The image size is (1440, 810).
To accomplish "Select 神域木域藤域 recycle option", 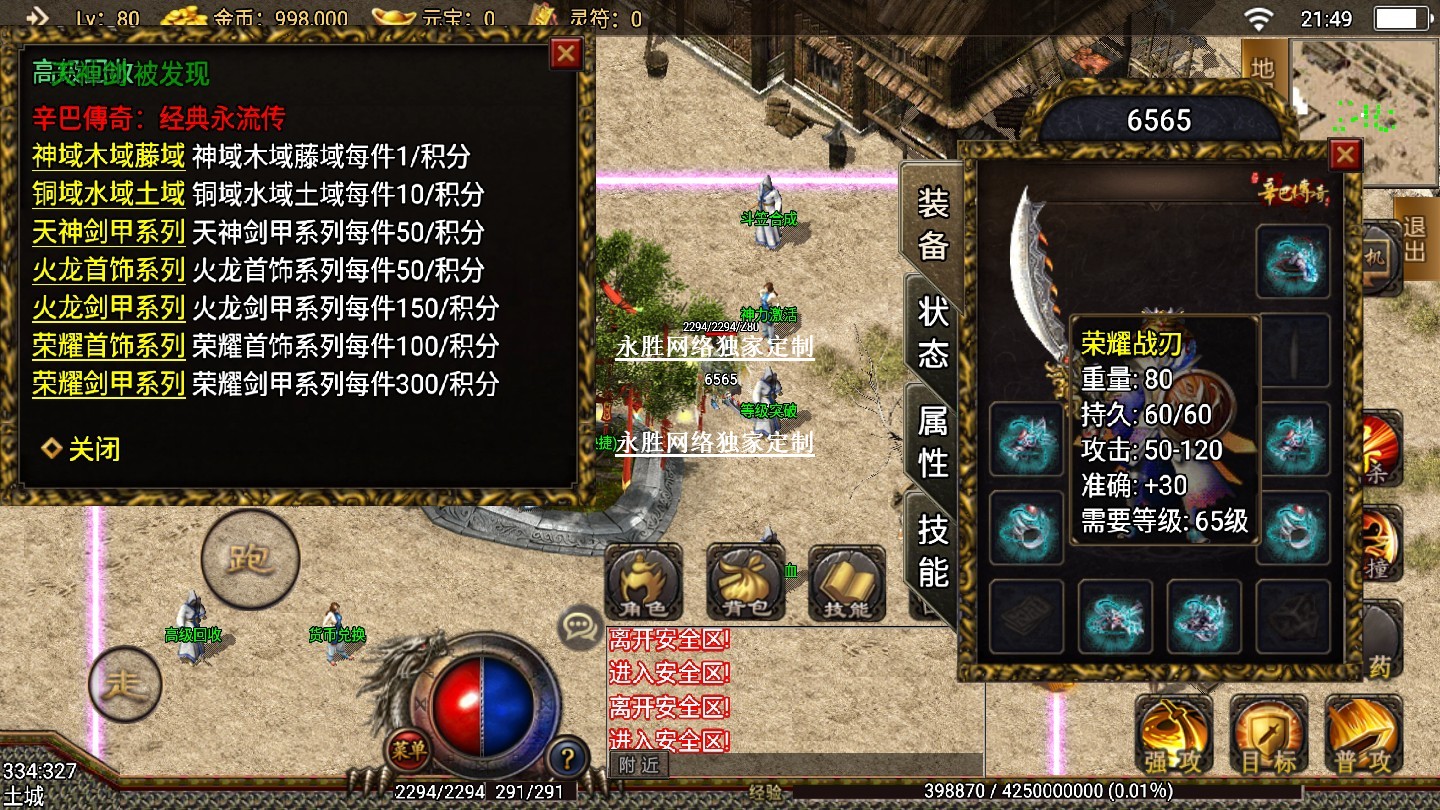I will [x=108, y=156].
